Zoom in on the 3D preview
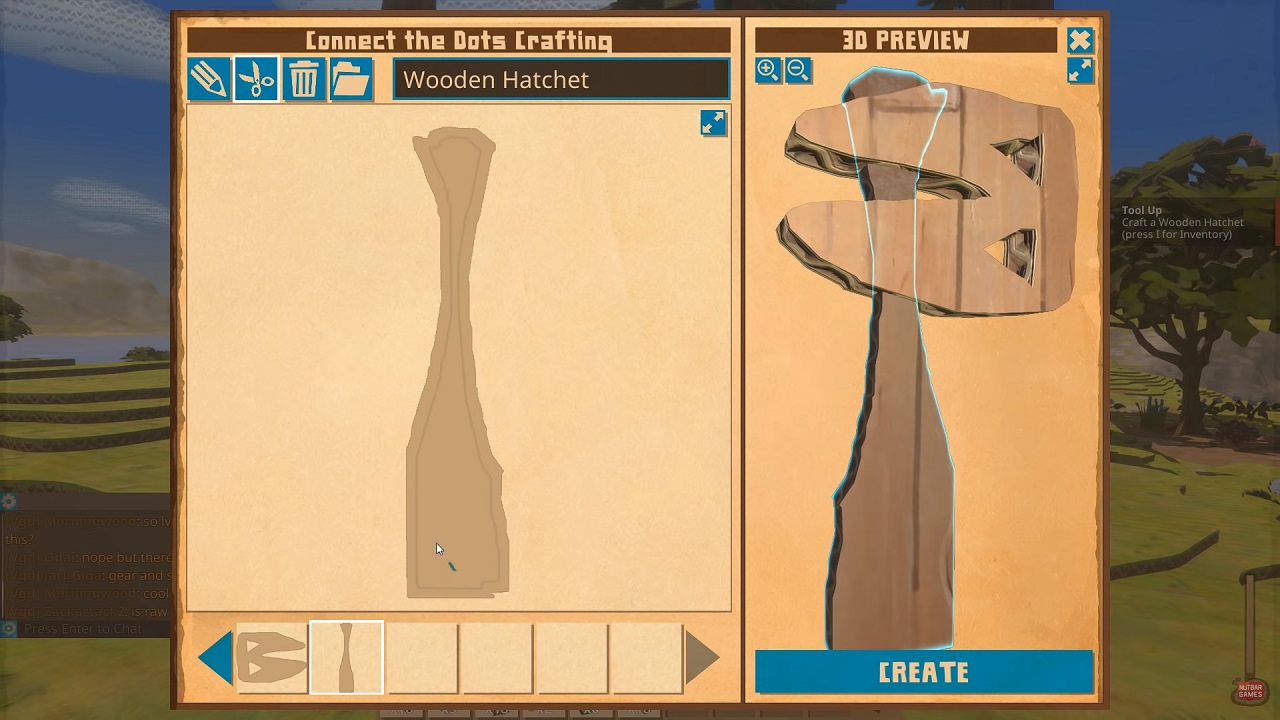Viewport: 1280px width, 720px height. click(x=768, y=69)
